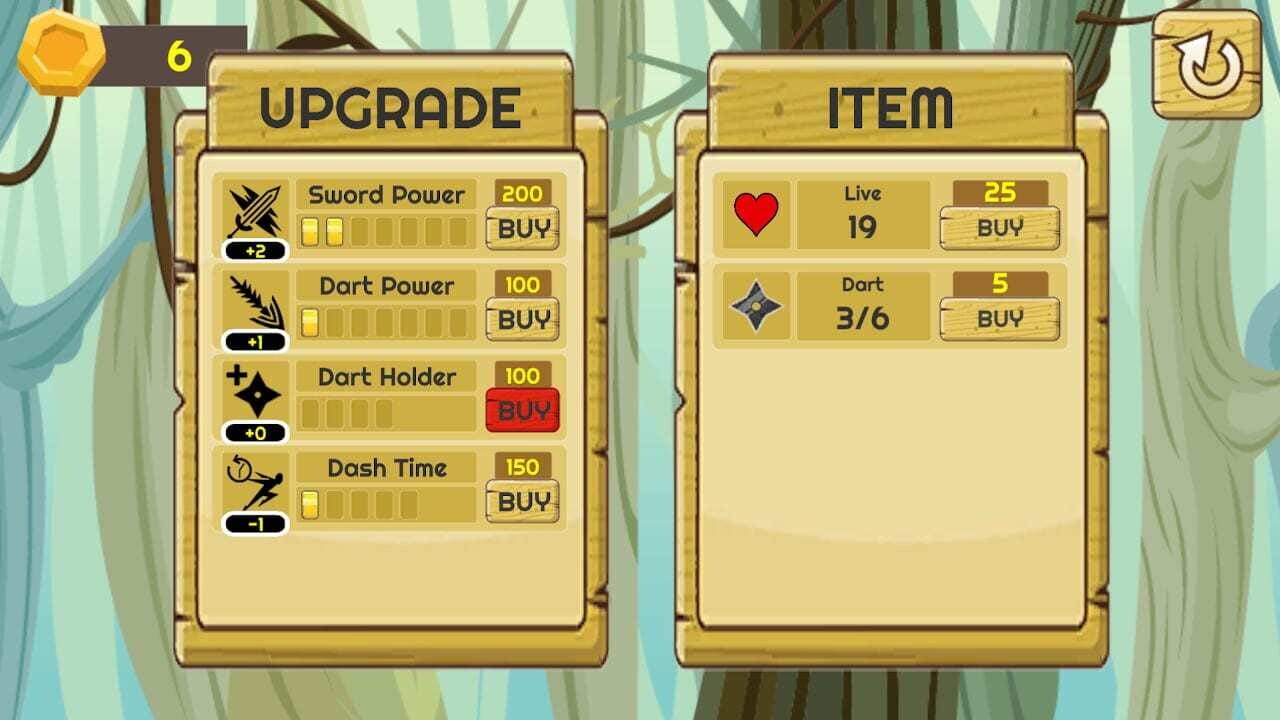This screenshot has width=1280, height=720.
Task: Click the +2 badge under the sword icon
Action: coord(257,251)
